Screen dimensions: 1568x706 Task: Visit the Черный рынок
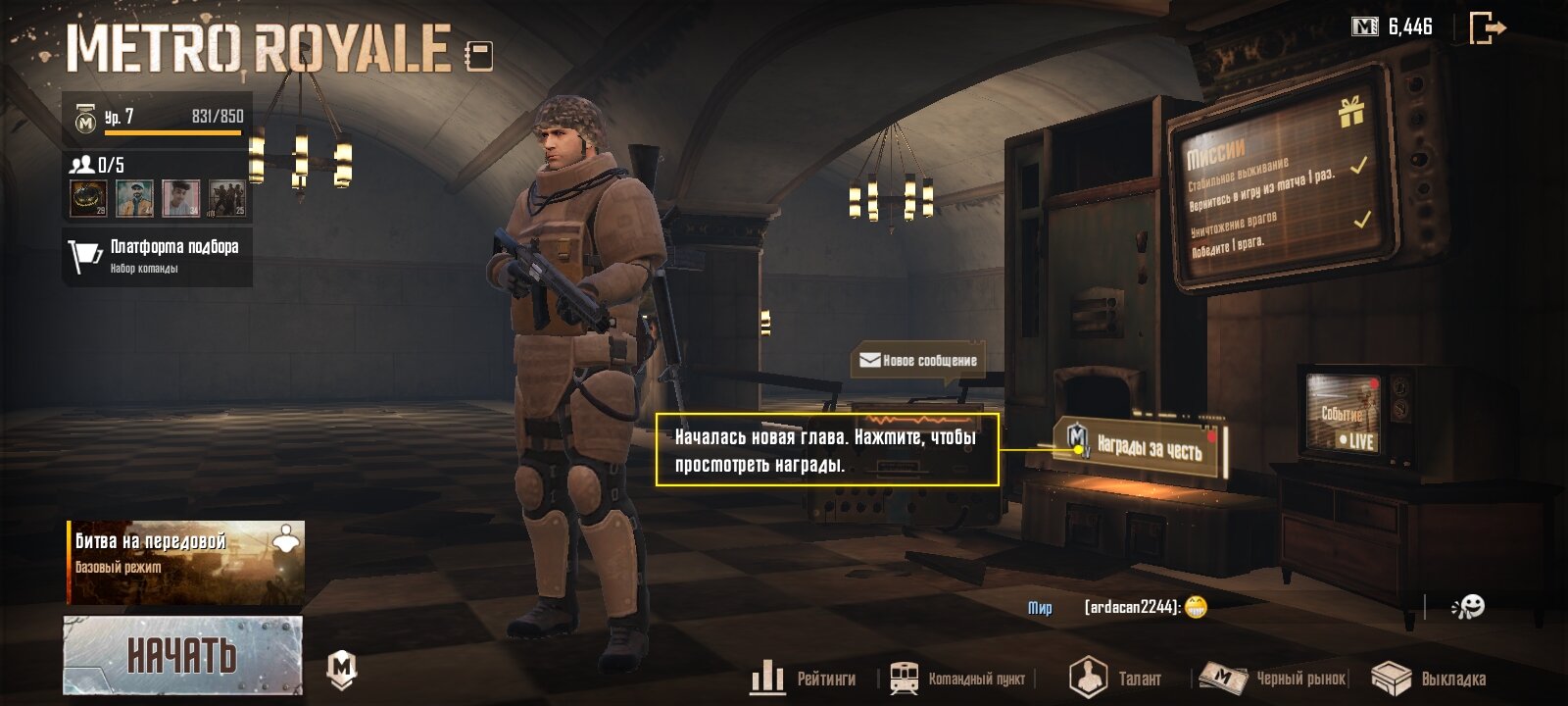point(1274,678)
